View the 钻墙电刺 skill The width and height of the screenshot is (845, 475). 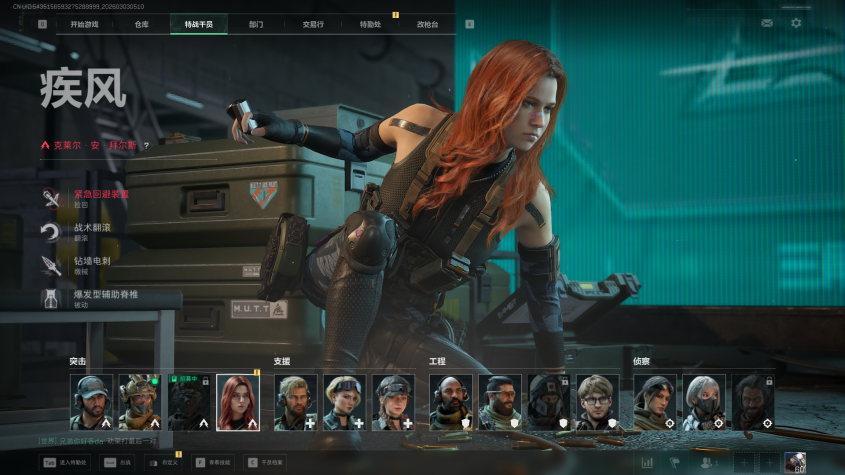[x=90, y=264]
